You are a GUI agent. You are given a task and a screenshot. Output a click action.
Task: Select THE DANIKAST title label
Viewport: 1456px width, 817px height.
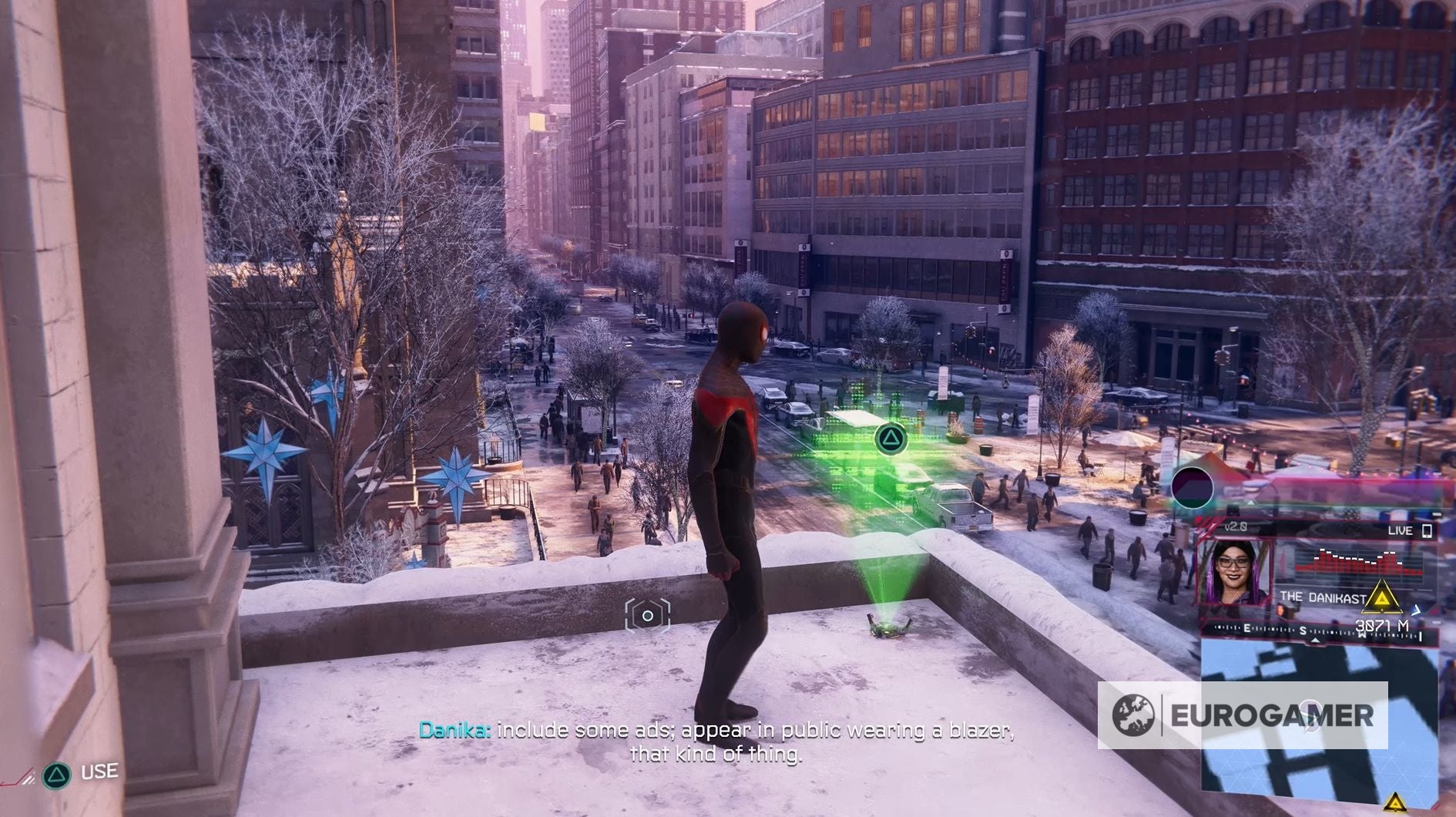[1323, 597]
